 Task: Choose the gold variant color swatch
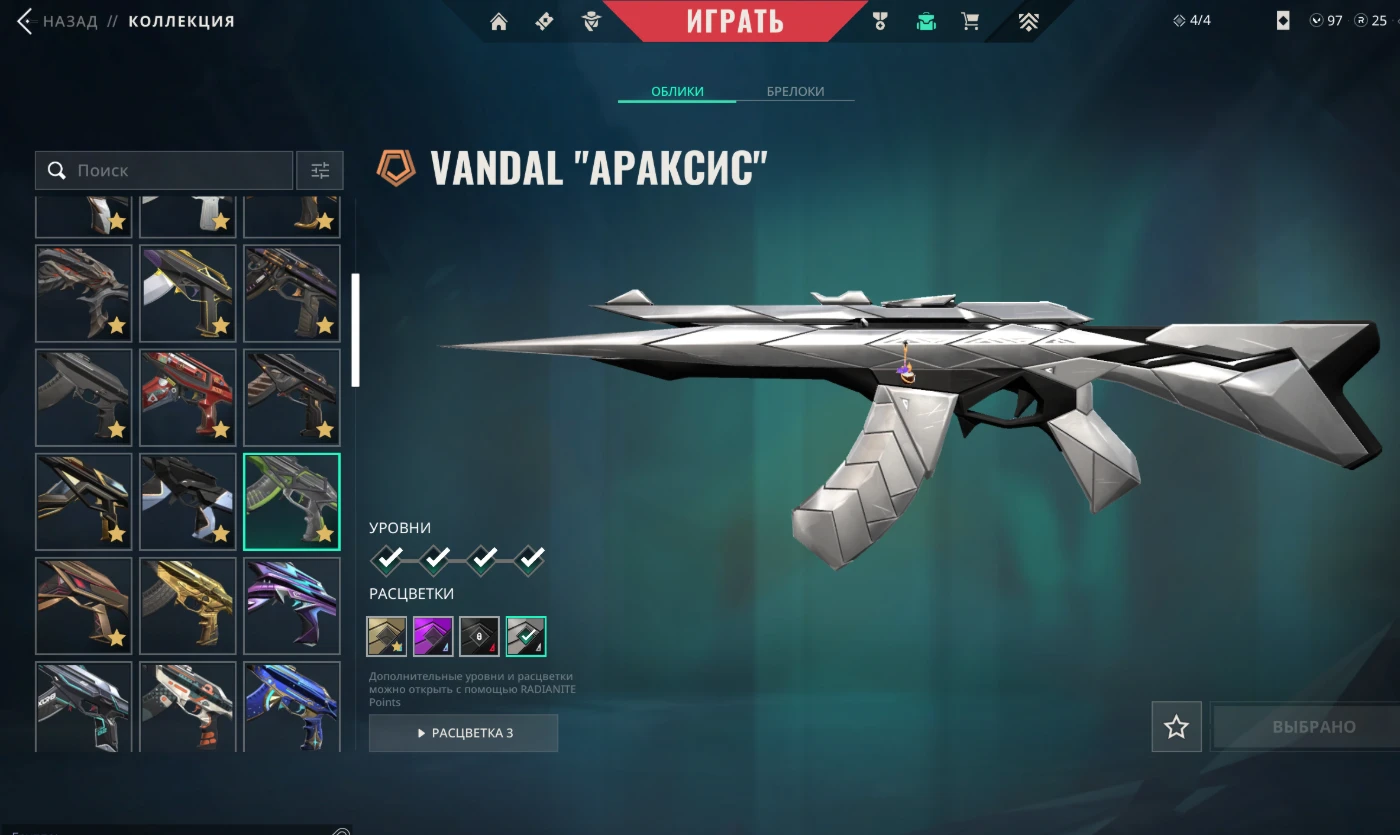pyautogui.click(x=387, y=636)
